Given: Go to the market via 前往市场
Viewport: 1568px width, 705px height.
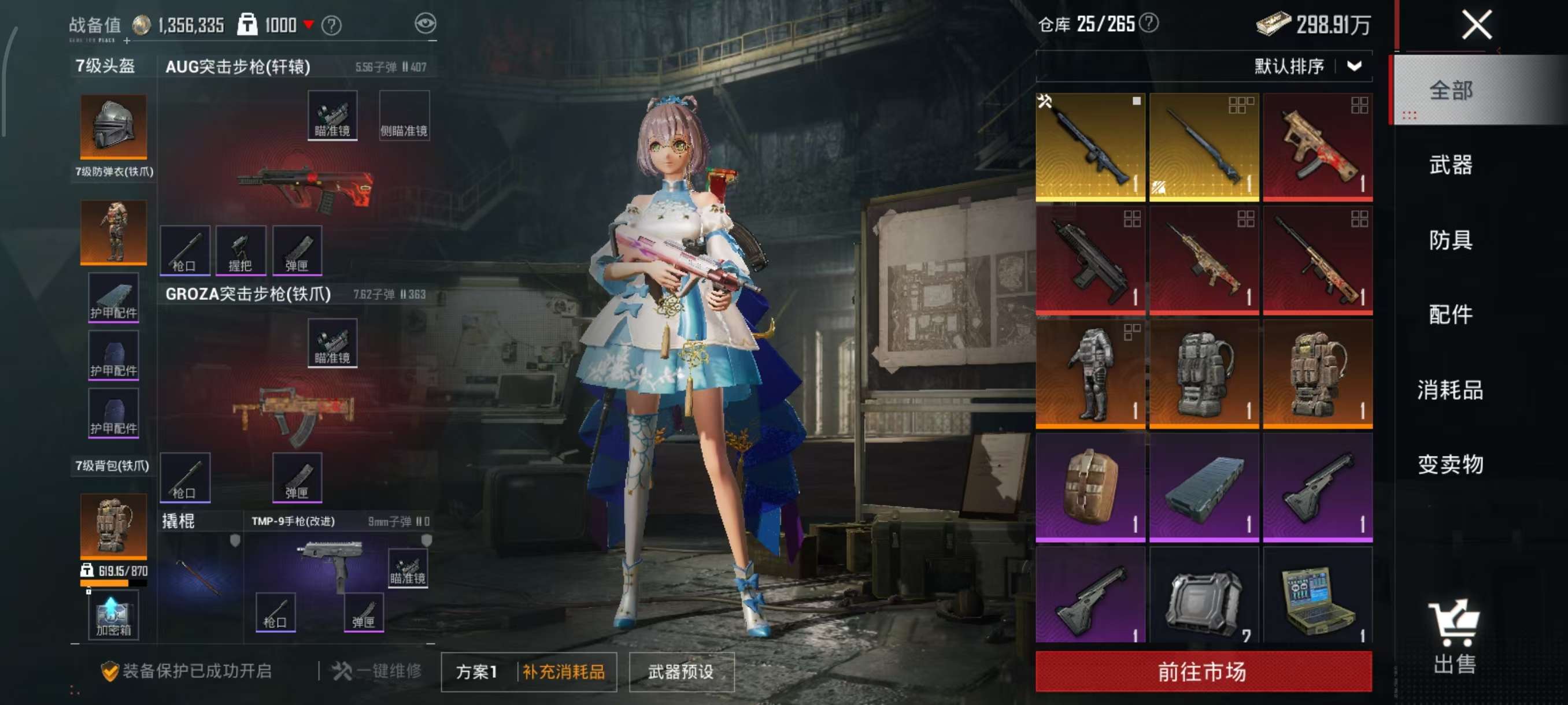Looking at the screenshot, I should 1203,671.
